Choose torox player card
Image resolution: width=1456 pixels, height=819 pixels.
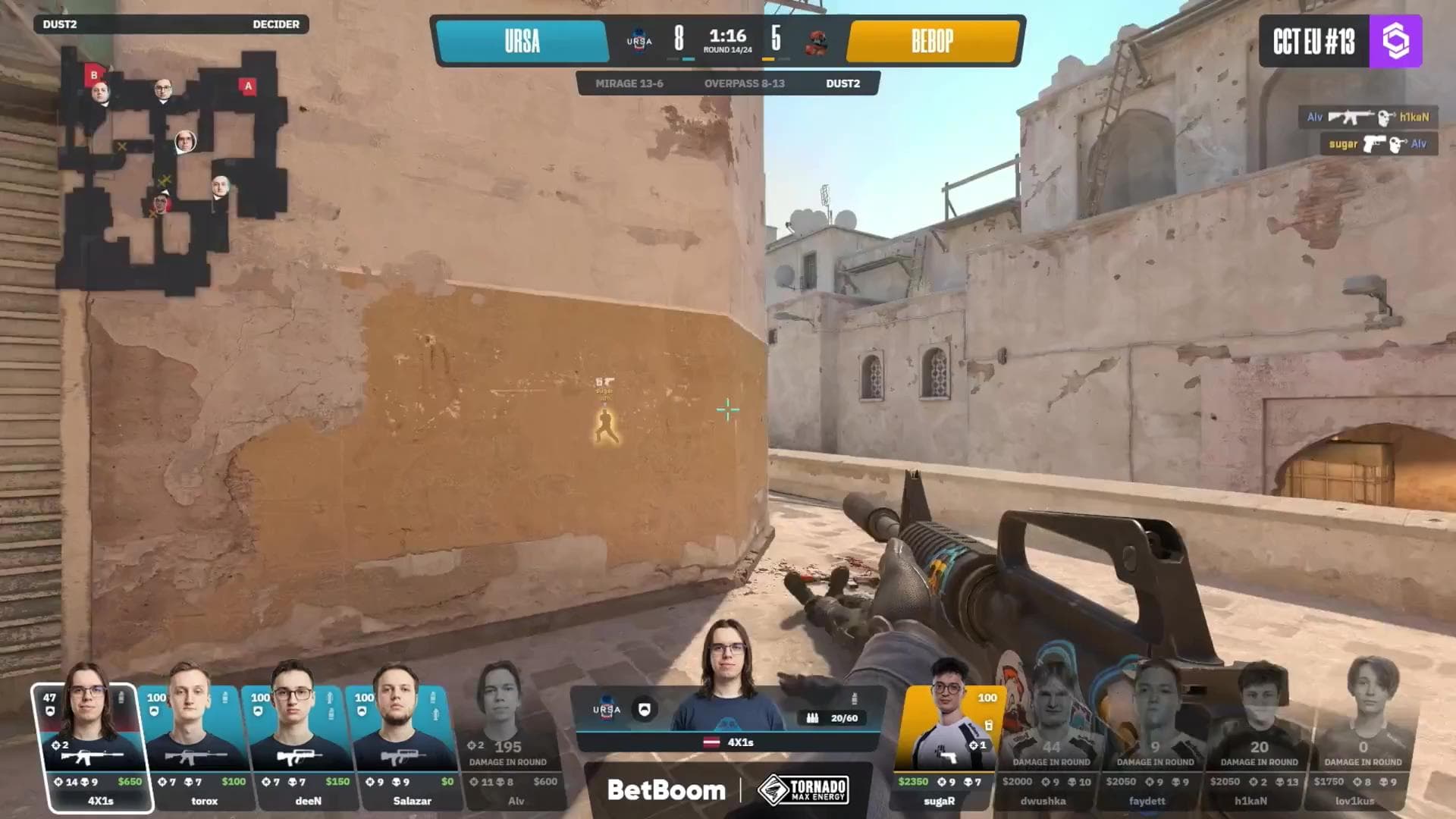pyautogui.click(x=196, y=747)
